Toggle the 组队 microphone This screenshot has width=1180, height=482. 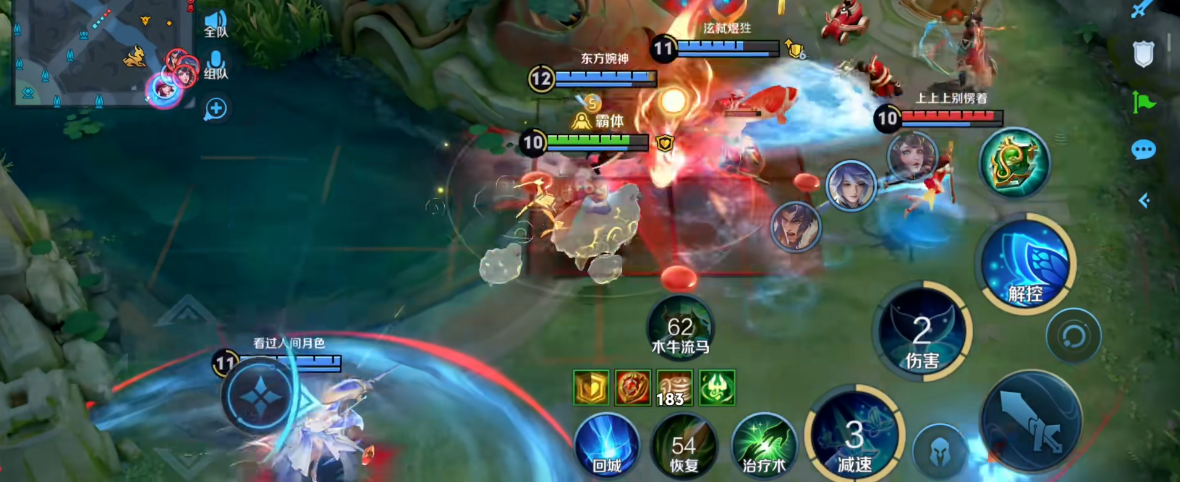216,65
